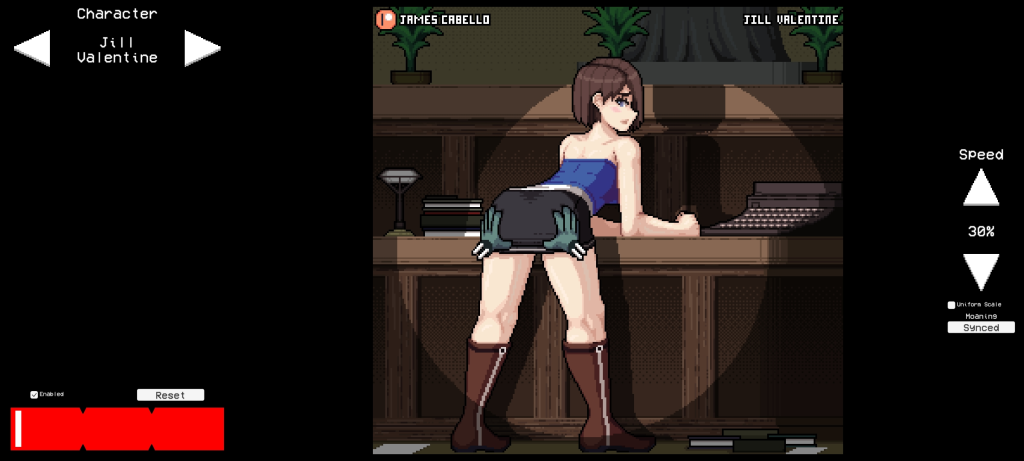Decrease the Speed with the down arrow

(x=981, y=271)
